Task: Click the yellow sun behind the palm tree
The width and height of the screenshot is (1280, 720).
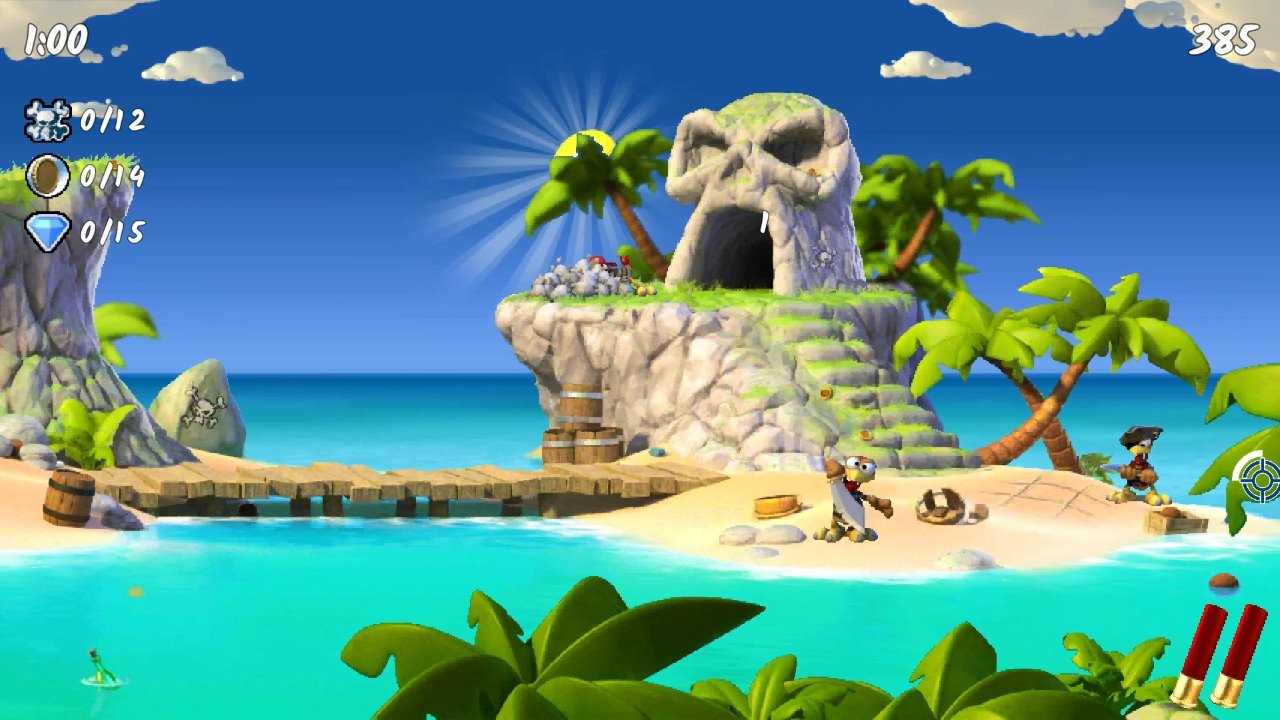Action: pos(583,140)
